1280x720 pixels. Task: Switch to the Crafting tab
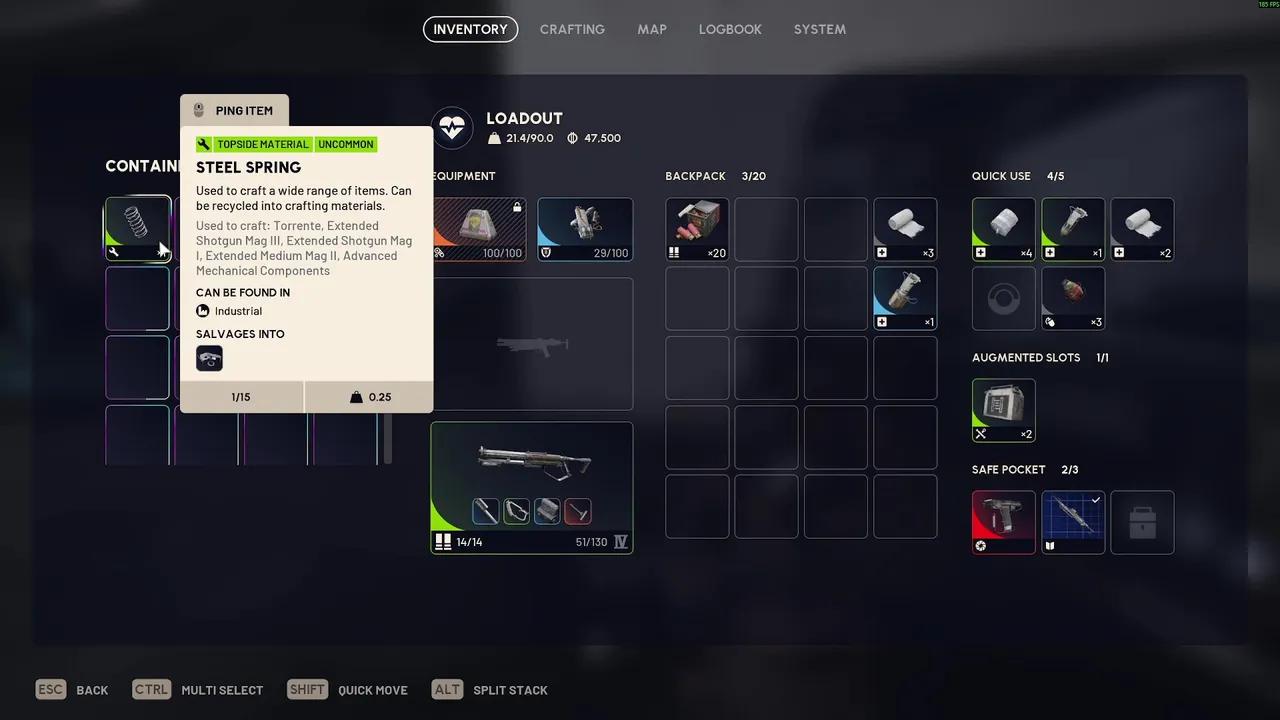572,29
